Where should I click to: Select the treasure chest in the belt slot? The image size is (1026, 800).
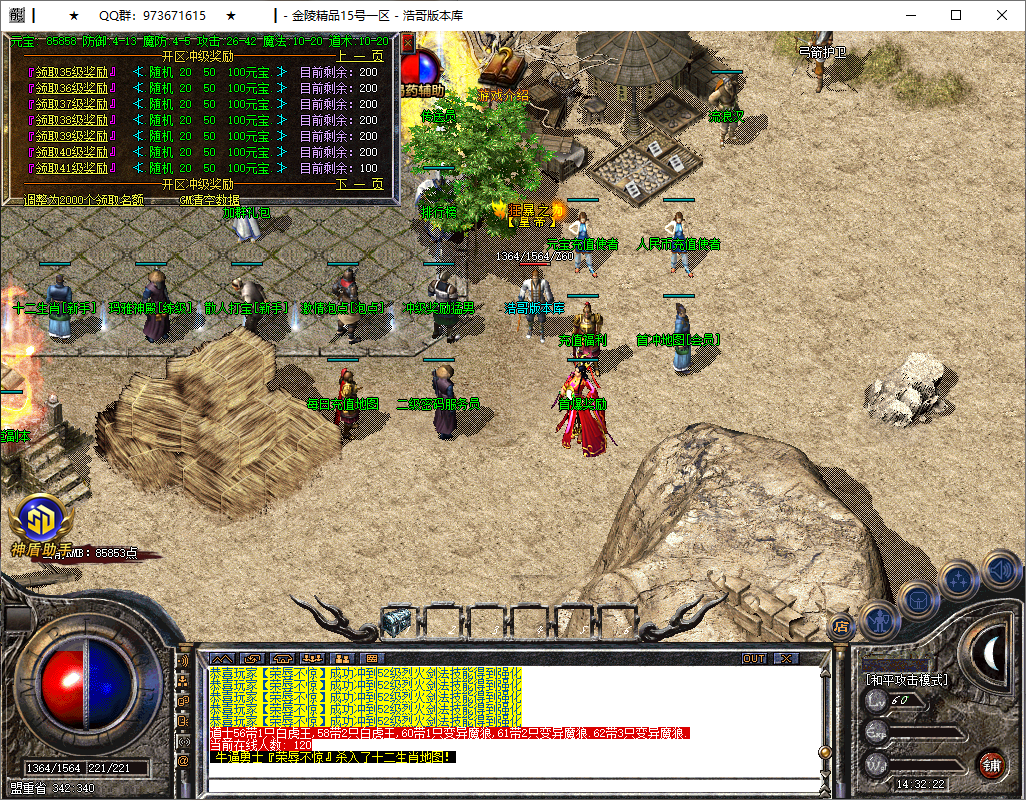398,621
